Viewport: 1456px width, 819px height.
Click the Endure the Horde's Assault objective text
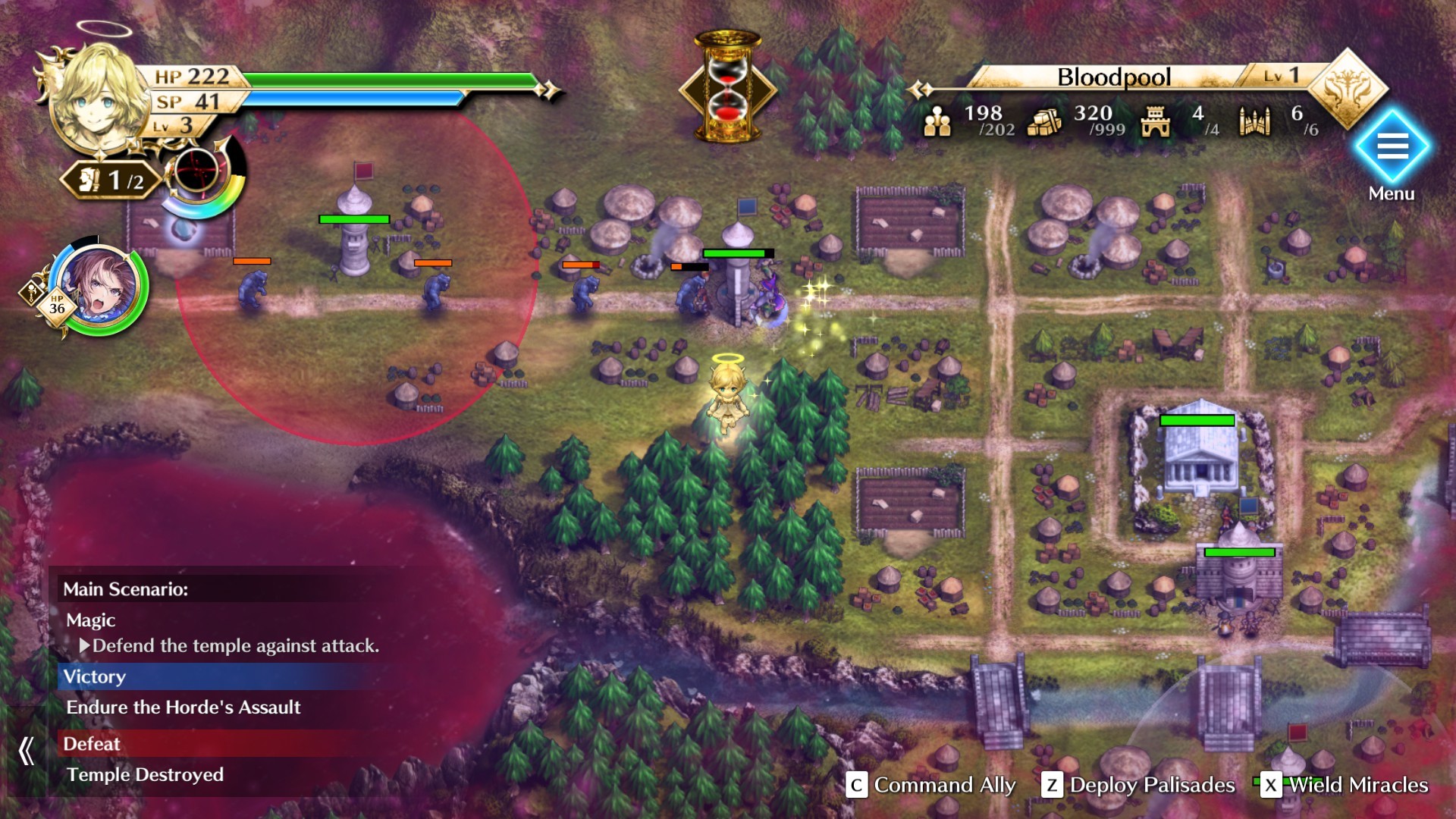pyautogui.click(x=184, y=707)
